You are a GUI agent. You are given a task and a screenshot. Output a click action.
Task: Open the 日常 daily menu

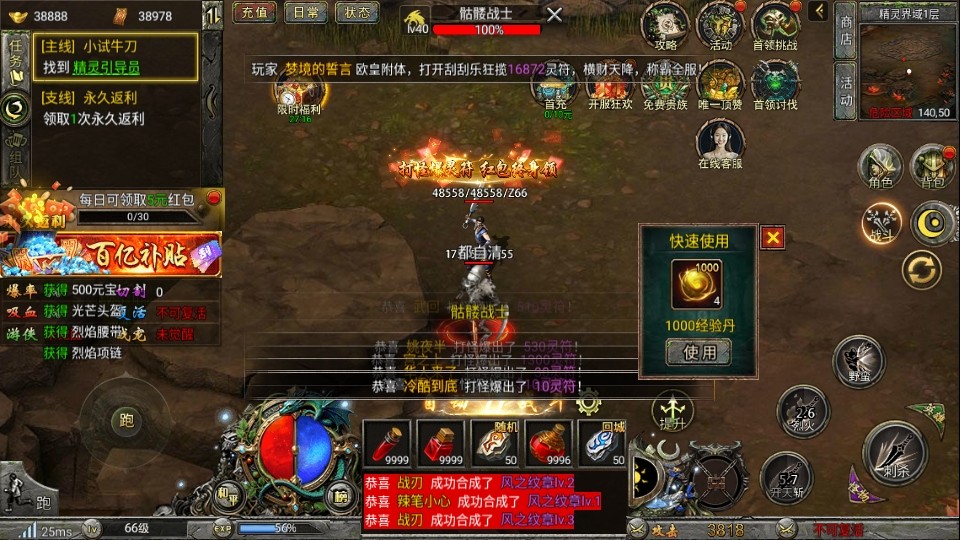(305, 13)
